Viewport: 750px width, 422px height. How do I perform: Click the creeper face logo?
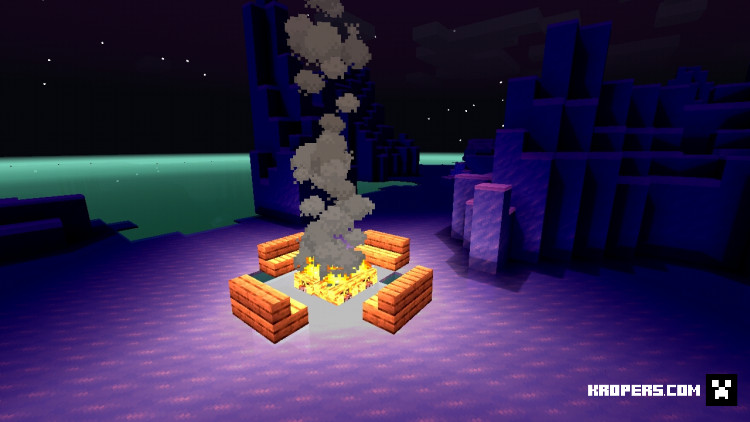pos(721,389)
